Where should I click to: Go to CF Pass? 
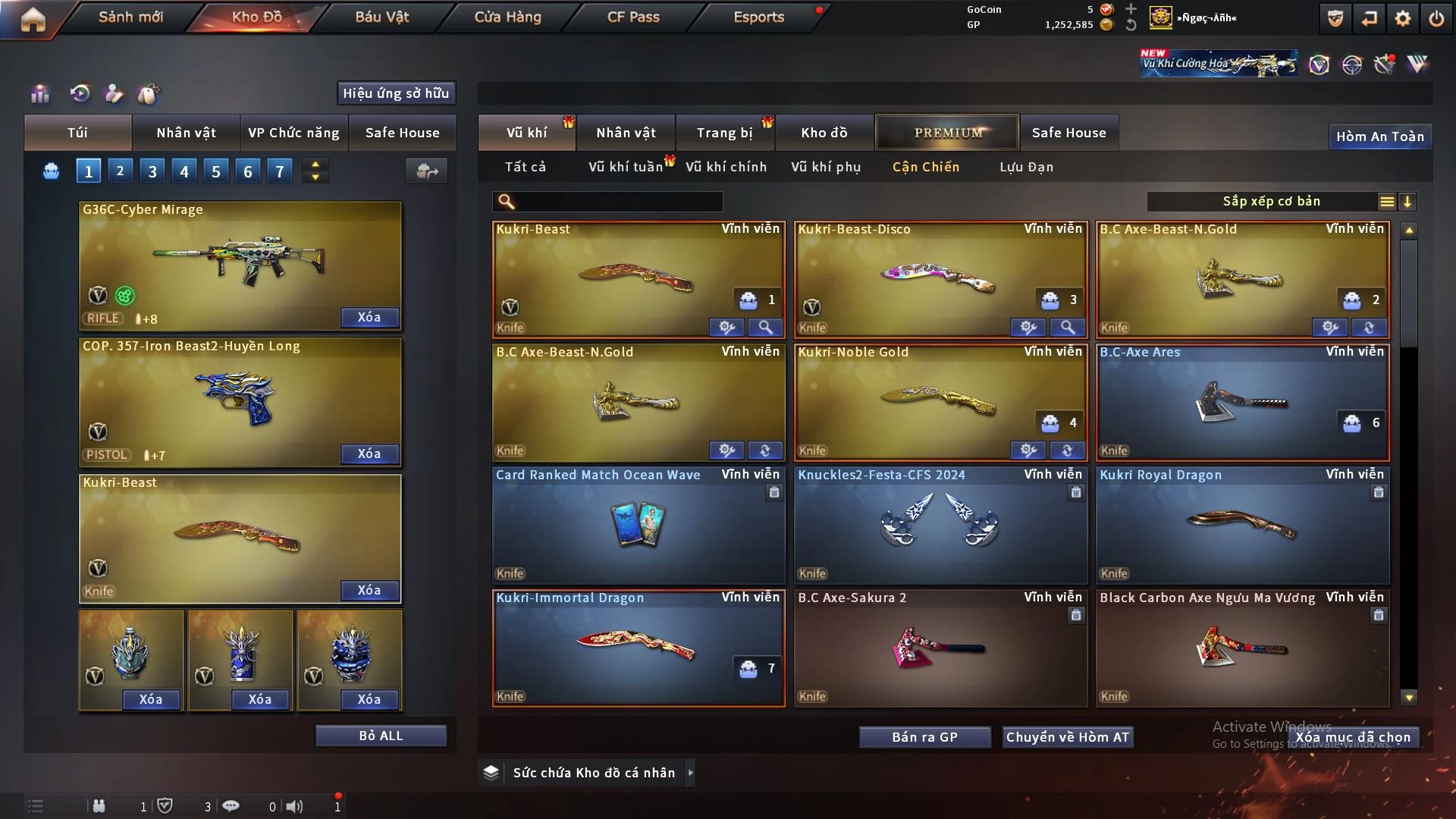pos(633,17)
